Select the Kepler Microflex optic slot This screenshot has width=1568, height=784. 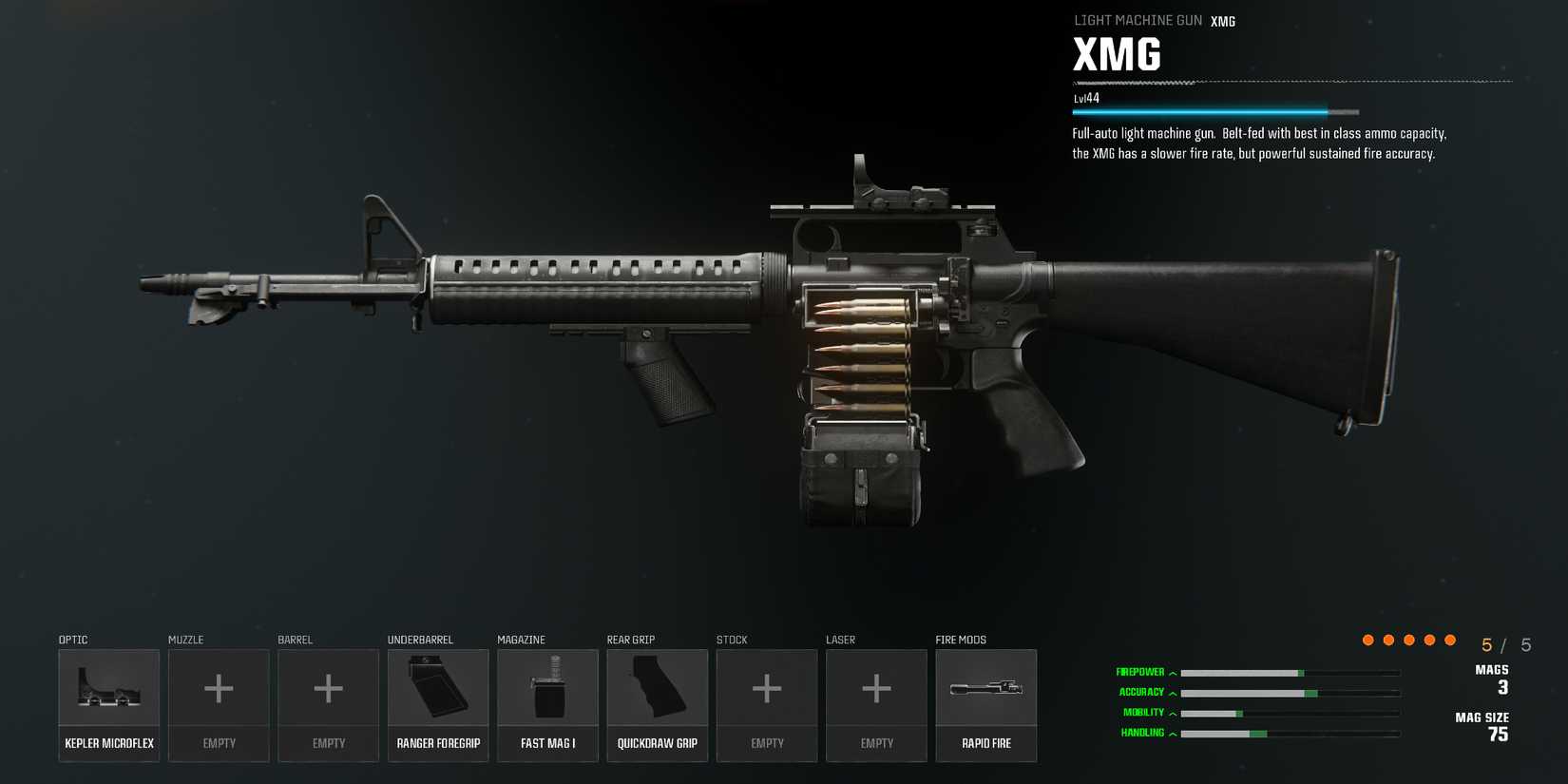(x=108, y=703)
